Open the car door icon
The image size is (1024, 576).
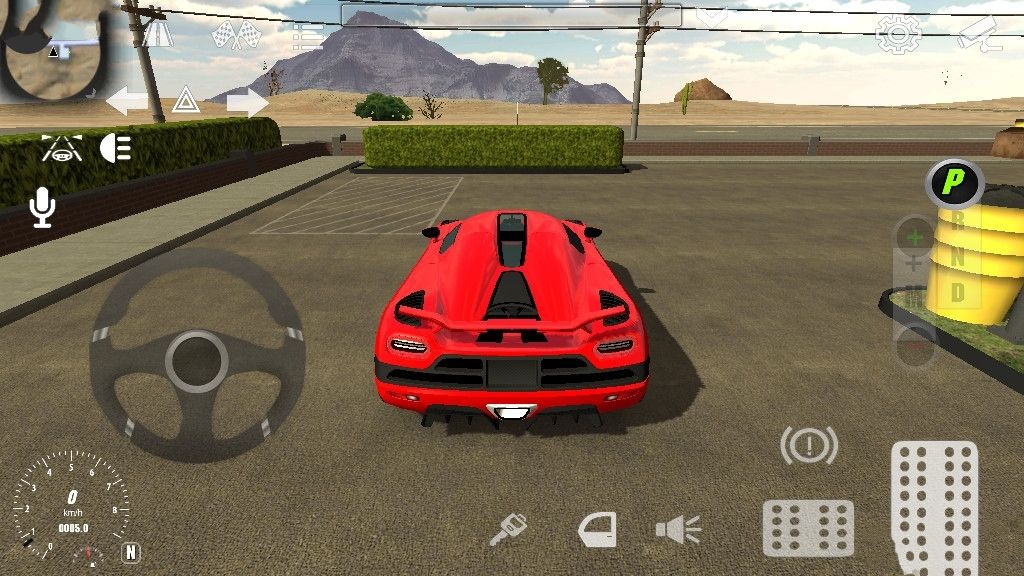(x=597, y=529)
